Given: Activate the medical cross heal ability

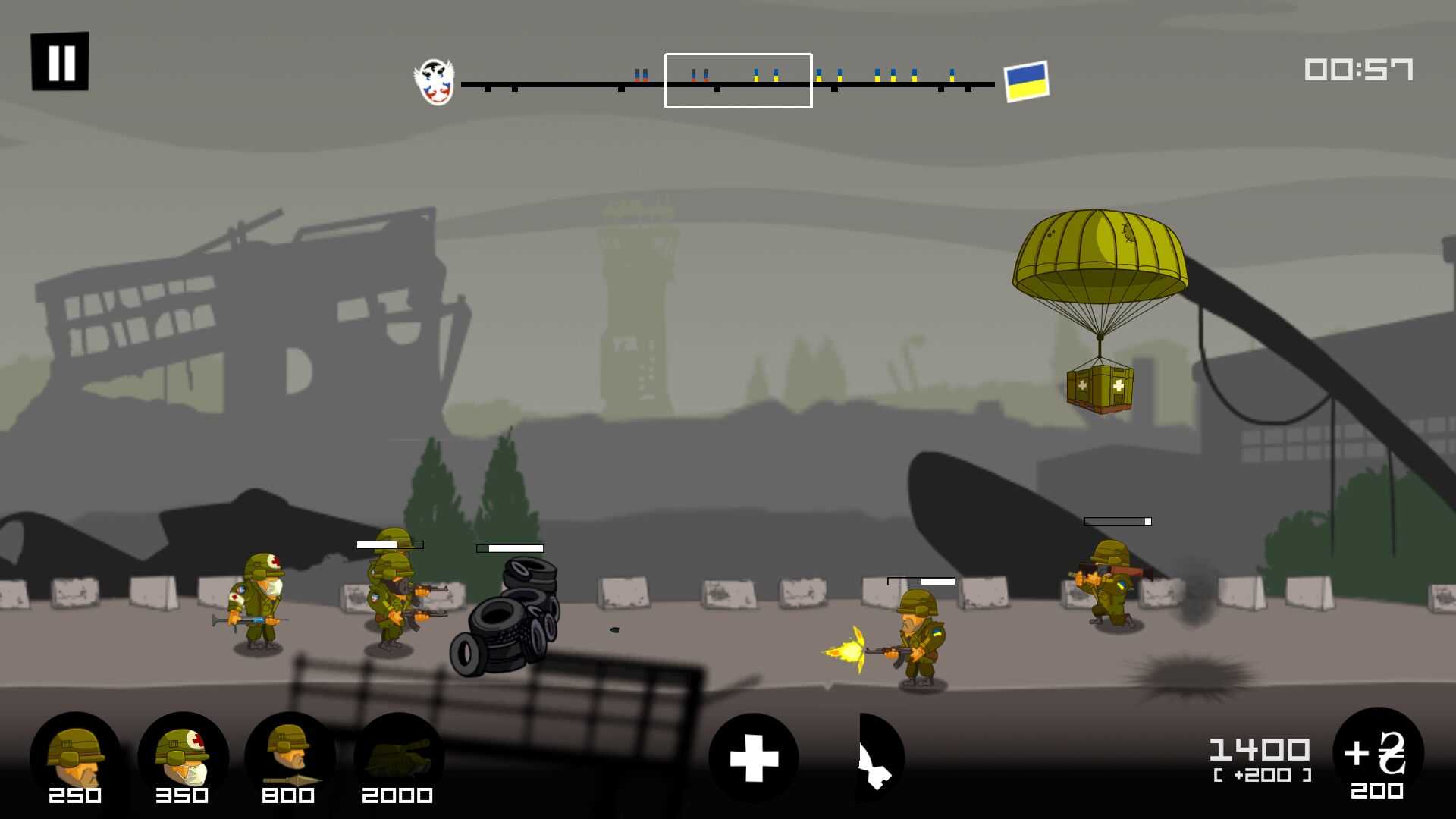Looking at the screenshot, I should (x=753, y=758).
